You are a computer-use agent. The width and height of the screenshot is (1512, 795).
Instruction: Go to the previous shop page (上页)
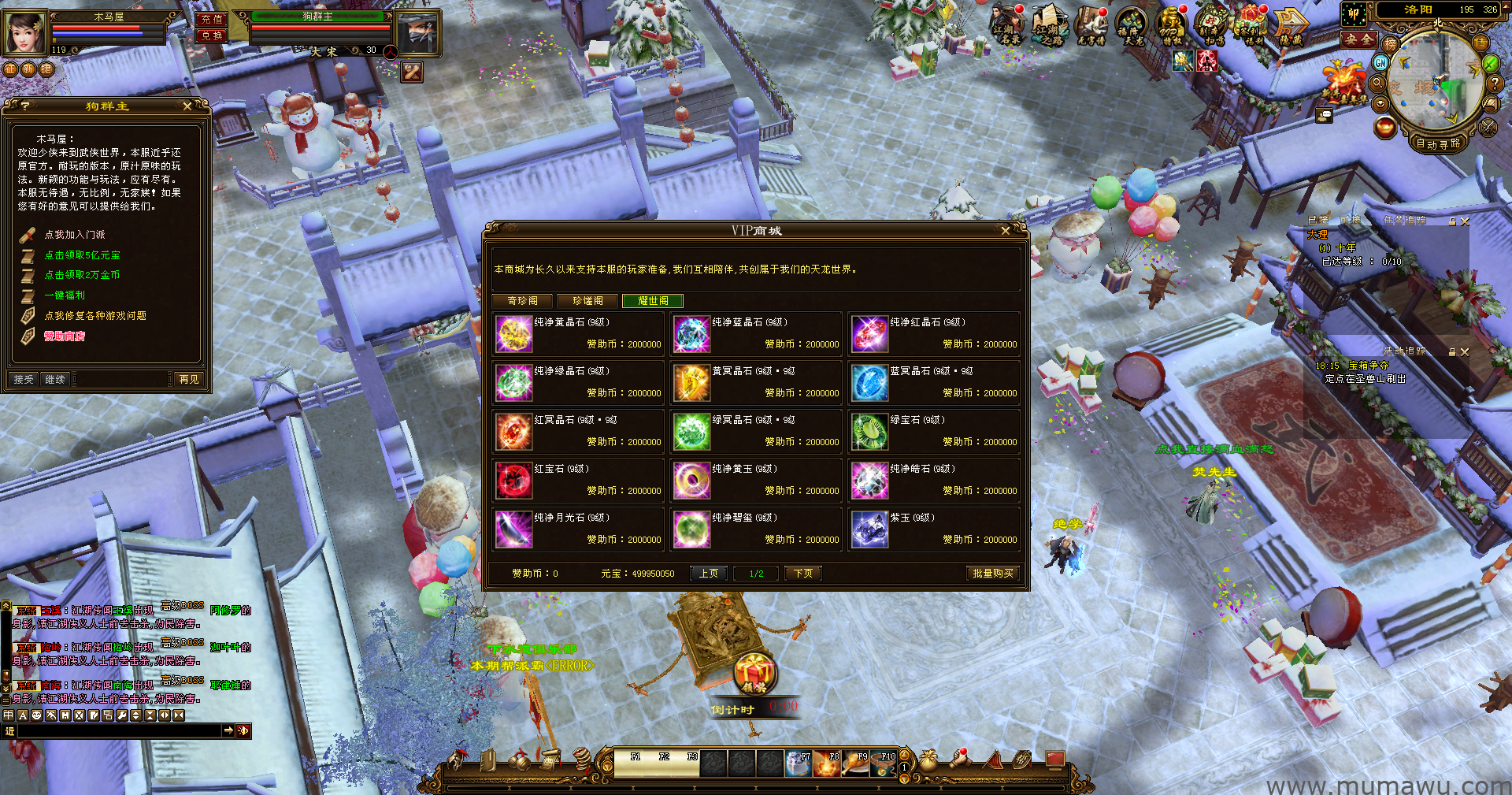709,574
